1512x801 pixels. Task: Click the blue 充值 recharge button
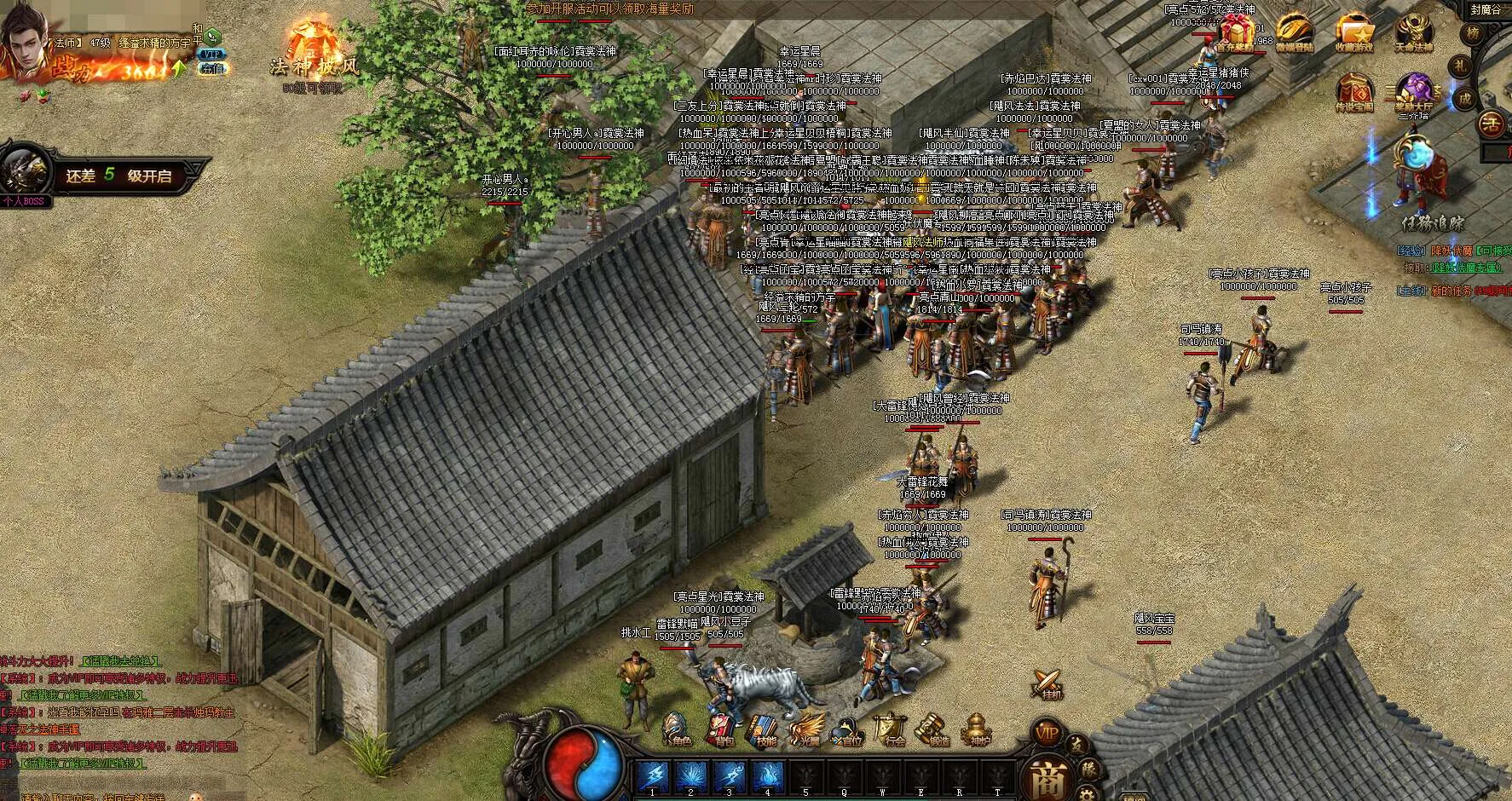[x=211, y=69]
